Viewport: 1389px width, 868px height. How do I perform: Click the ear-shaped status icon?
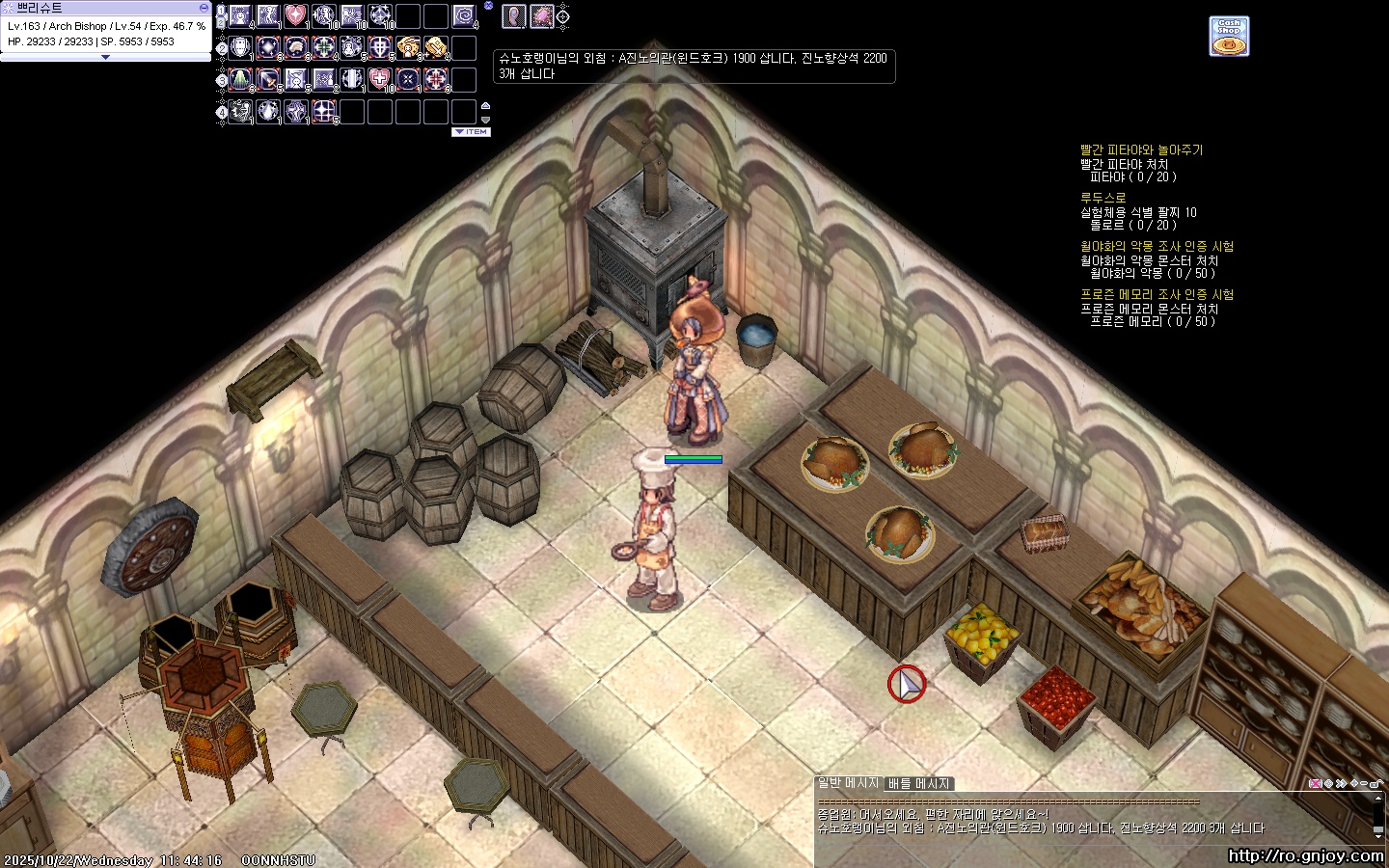(x=513, y=15)
